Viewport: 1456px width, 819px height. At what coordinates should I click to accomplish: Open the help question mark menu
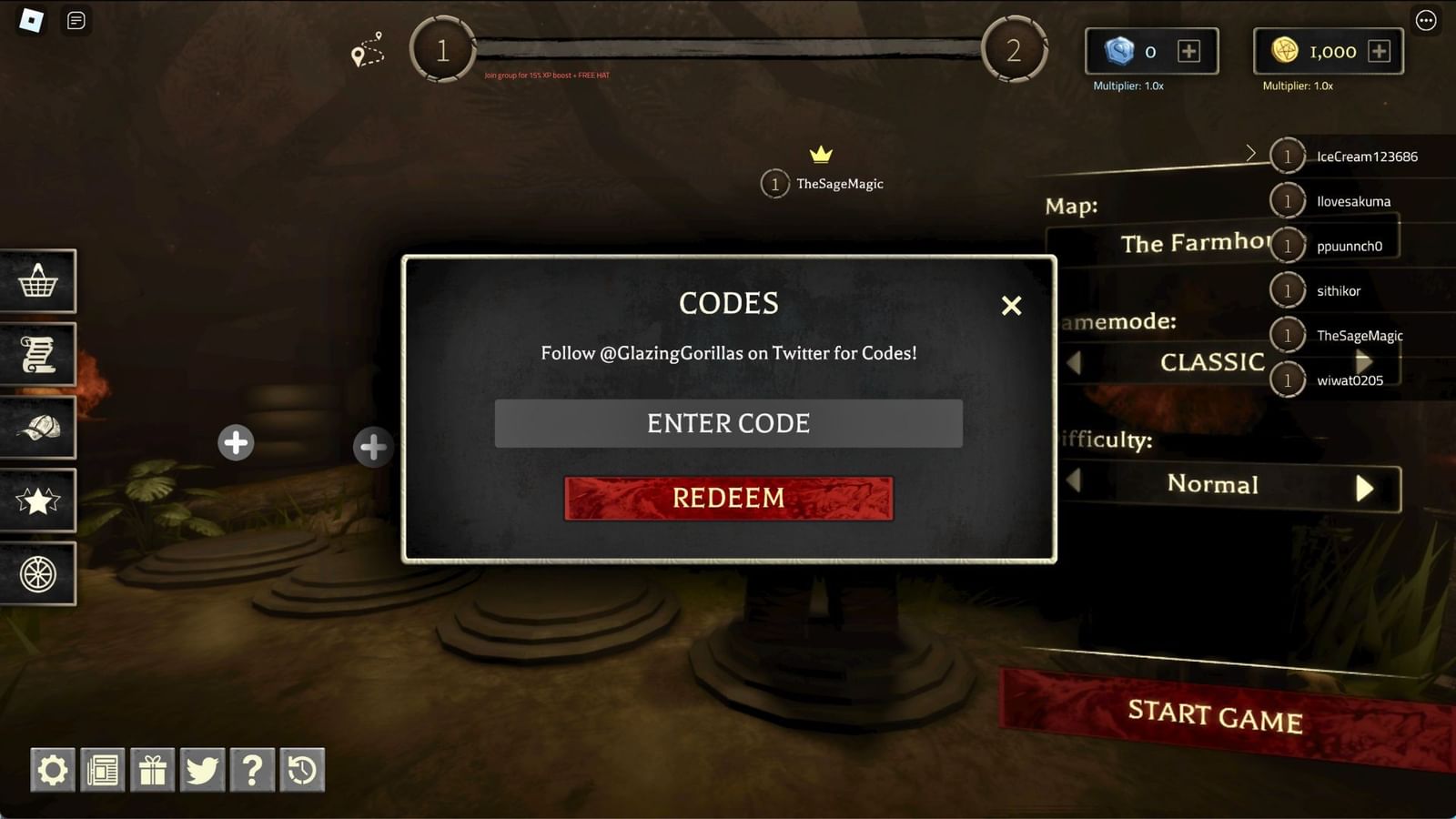click(253, 769)
